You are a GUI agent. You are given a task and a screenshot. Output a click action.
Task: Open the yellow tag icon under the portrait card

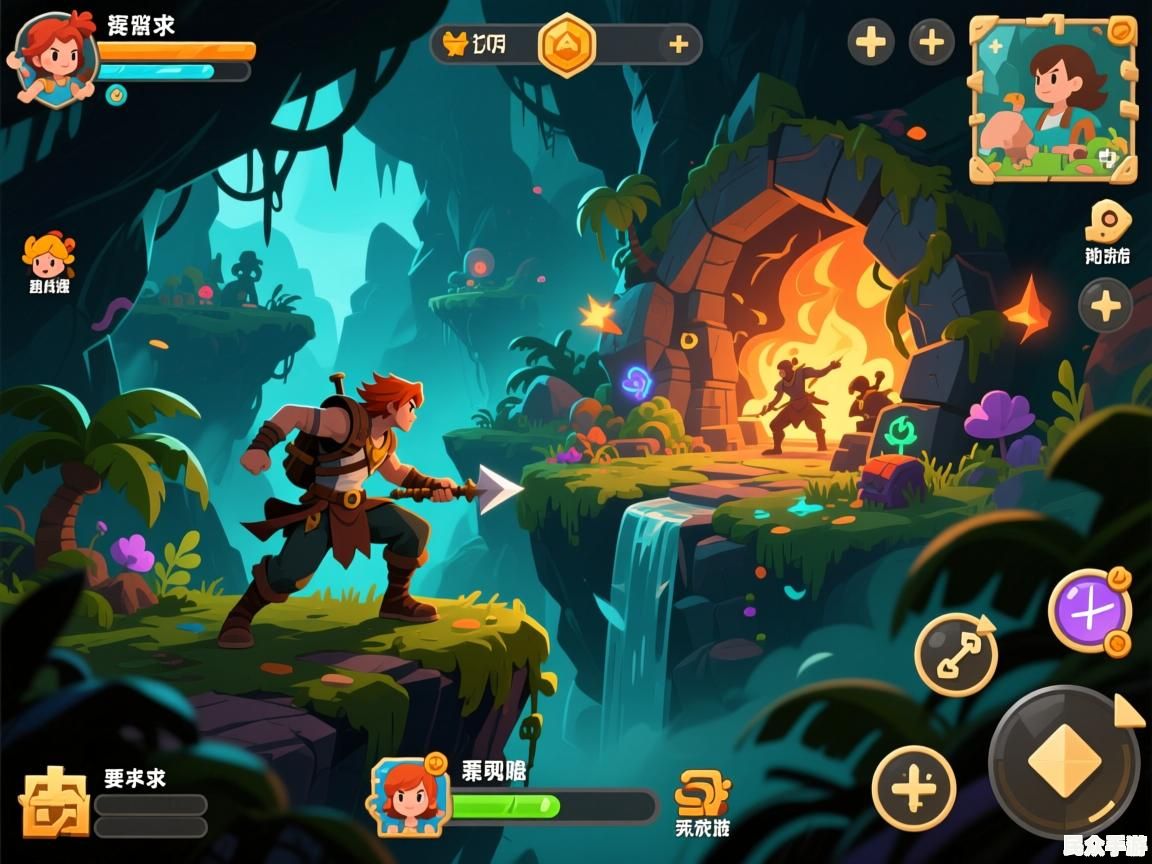(x=1106, y=222)
